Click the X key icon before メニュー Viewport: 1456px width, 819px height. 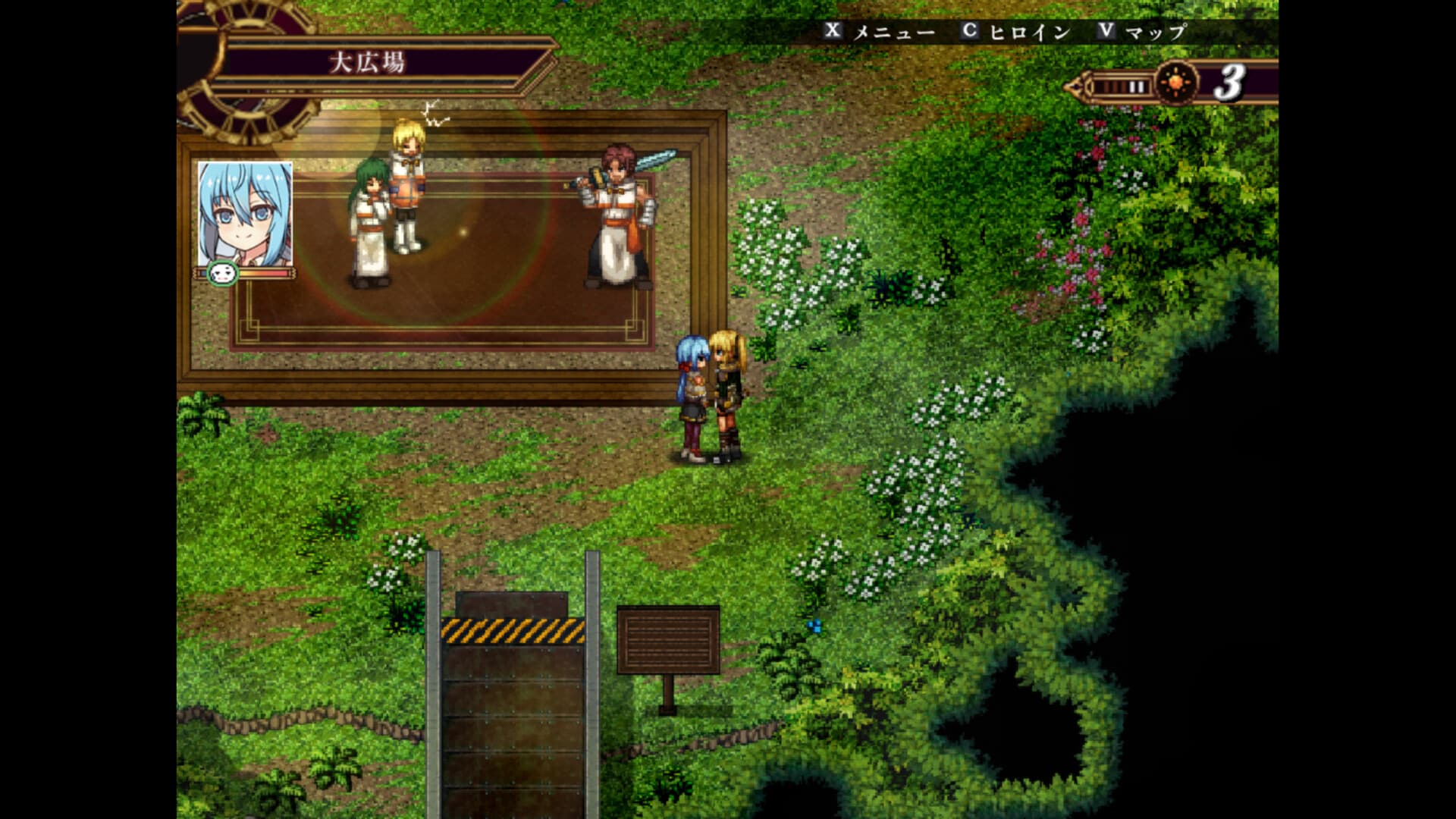click(834, 32)
